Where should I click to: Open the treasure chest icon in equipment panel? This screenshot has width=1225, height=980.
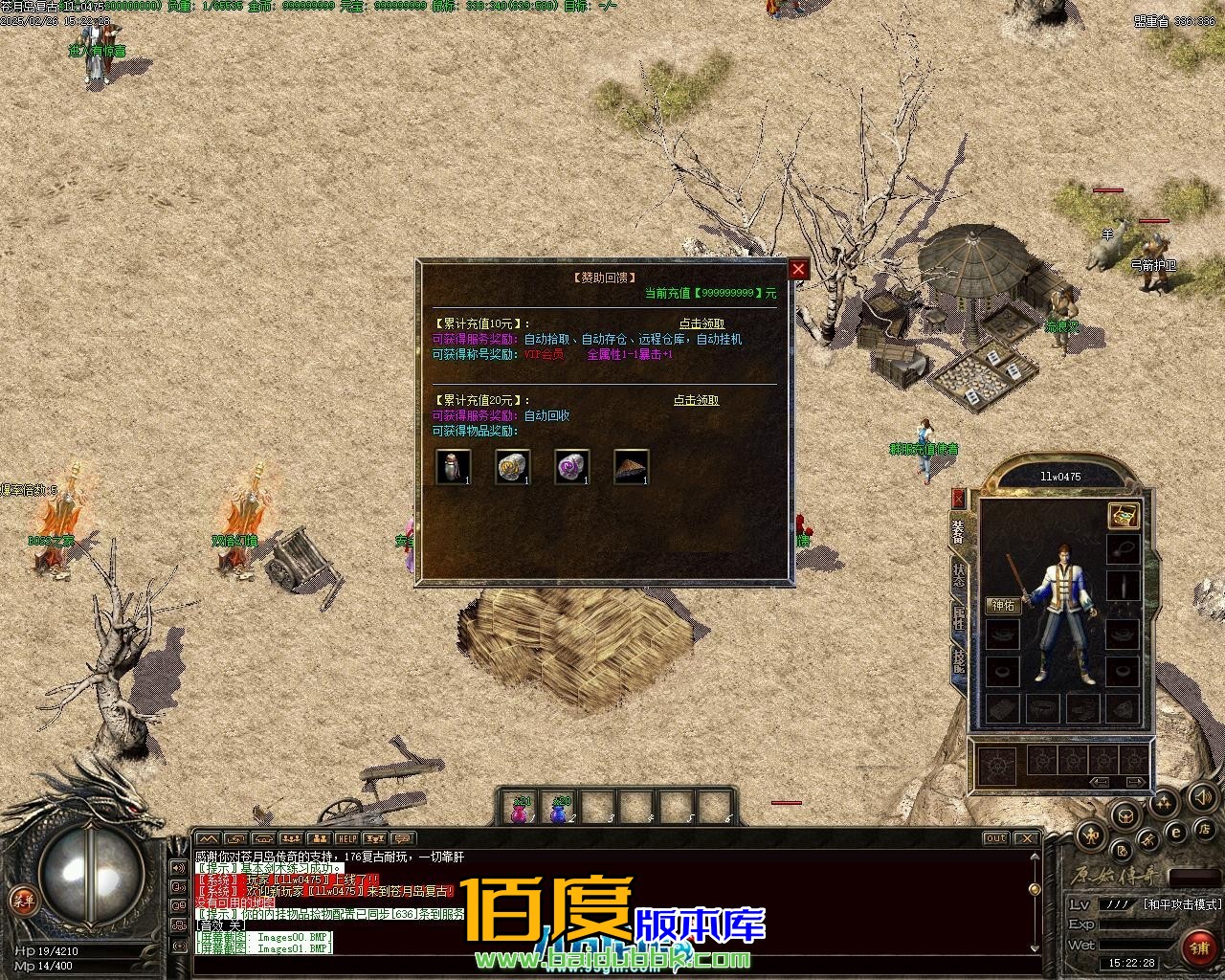click(x=1123, y=516)
